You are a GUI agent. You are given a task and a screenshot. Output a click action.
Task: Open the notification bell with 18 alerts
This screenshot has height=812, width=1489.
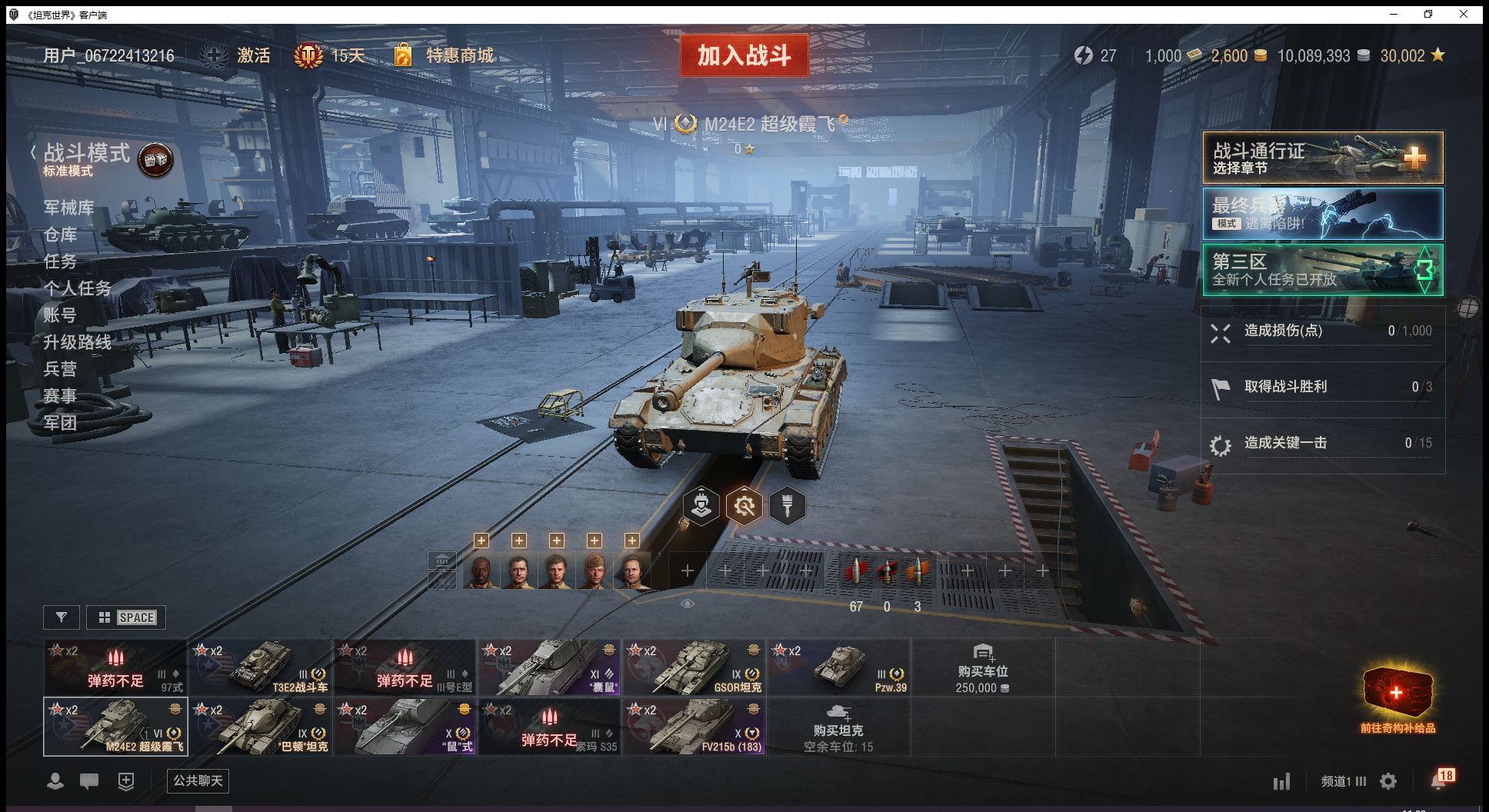1438,780
